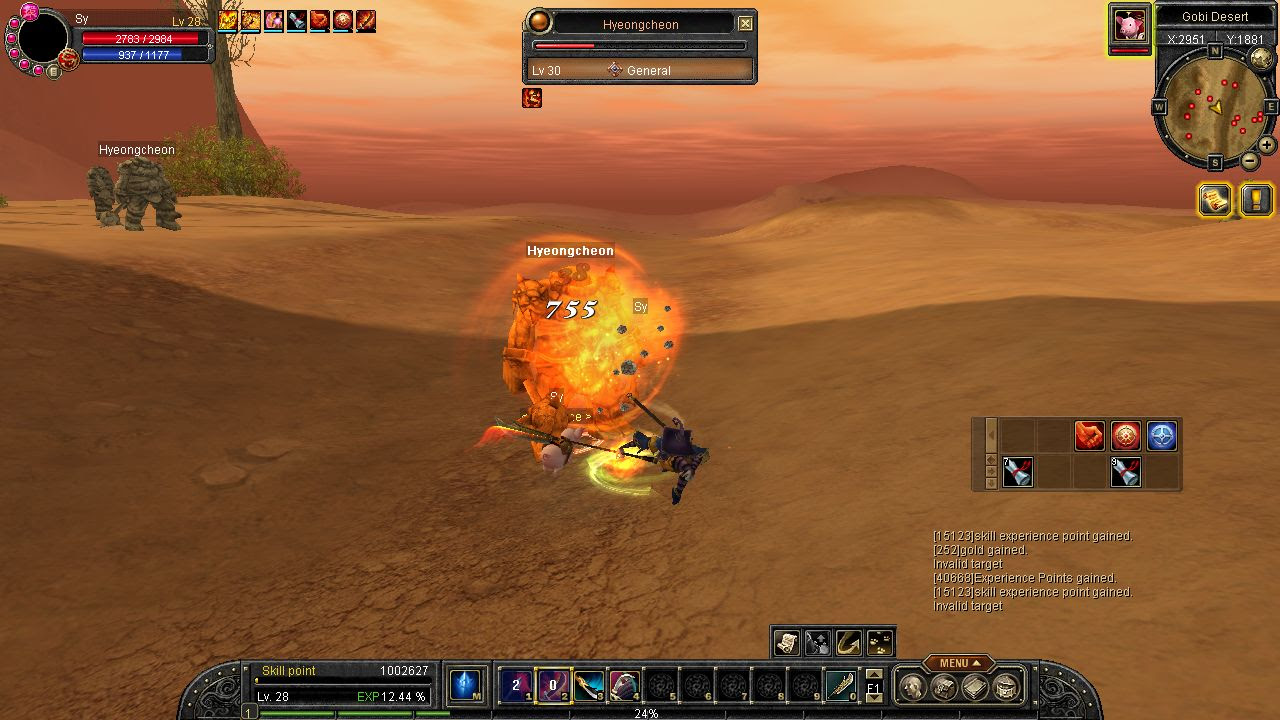This screenshot has height=720, width=1280.
Task: Use the scroll stack showing 9
Action: coord(1126,471)
